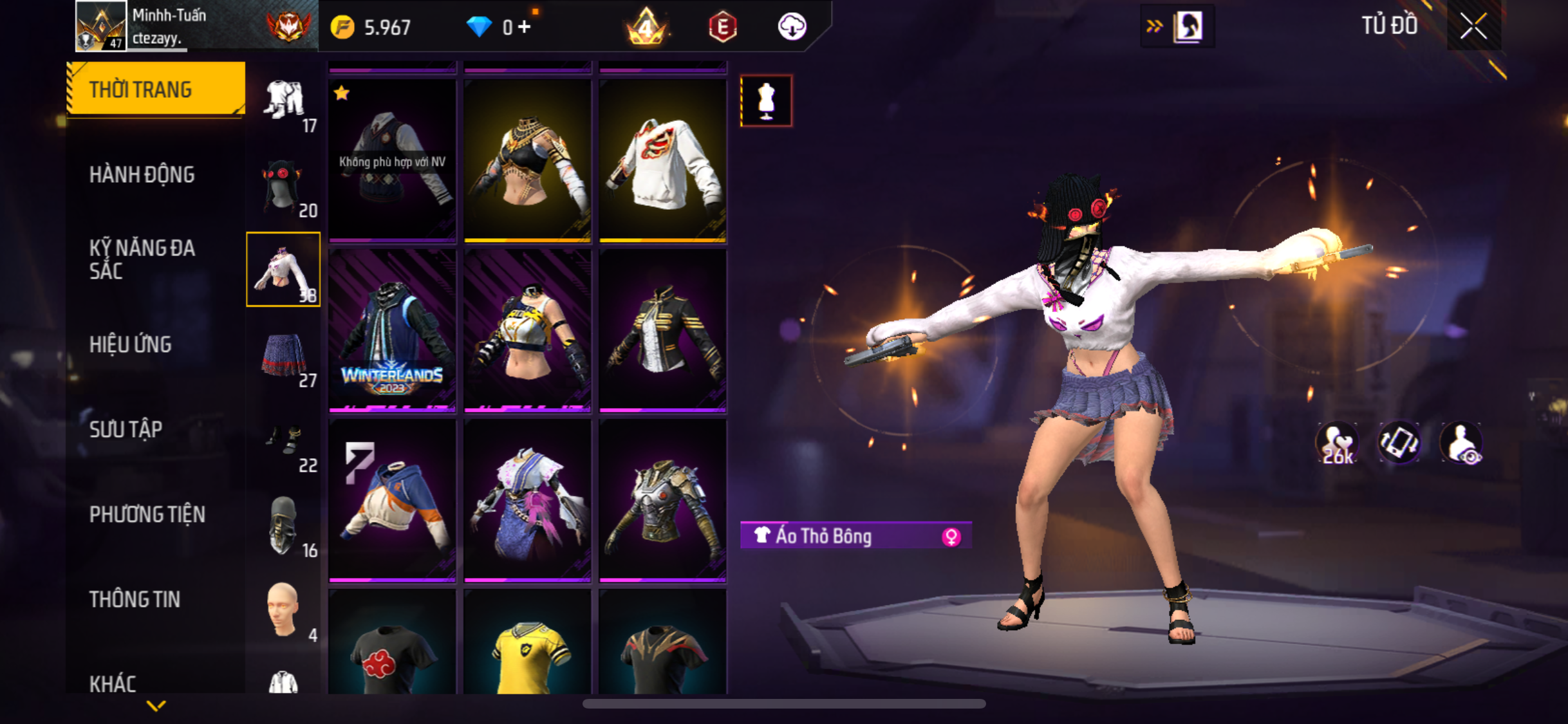Select the Winterlands 2023 jacket
Viewport: 1568px width, 724px height.
[392, 330]
